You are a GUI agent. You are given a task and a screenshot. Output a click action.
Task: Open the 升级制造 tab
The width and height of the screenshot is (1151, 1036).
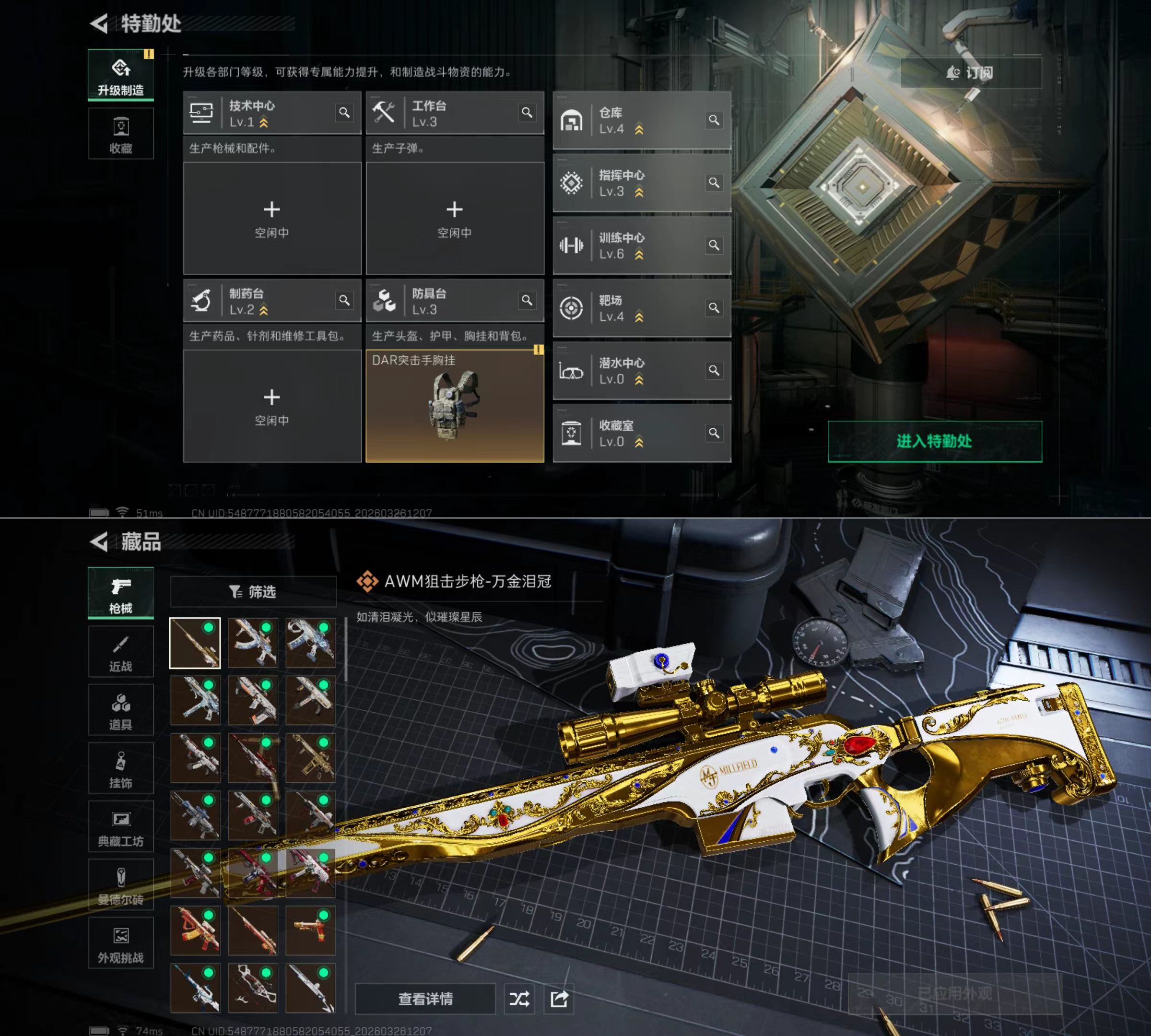tap(121, 75)
